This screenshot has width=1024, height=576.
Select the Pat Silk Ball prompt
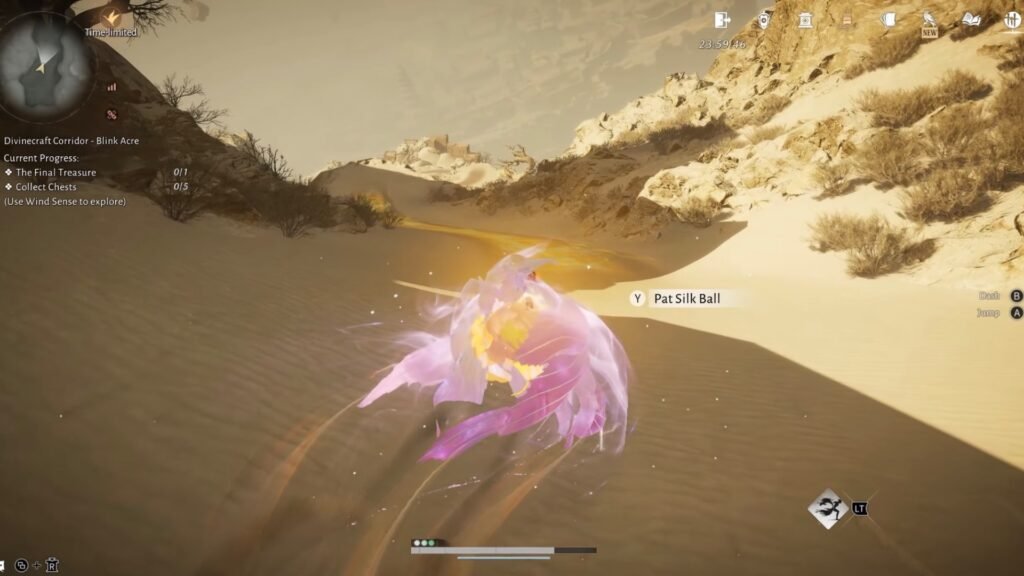(685, 298)
